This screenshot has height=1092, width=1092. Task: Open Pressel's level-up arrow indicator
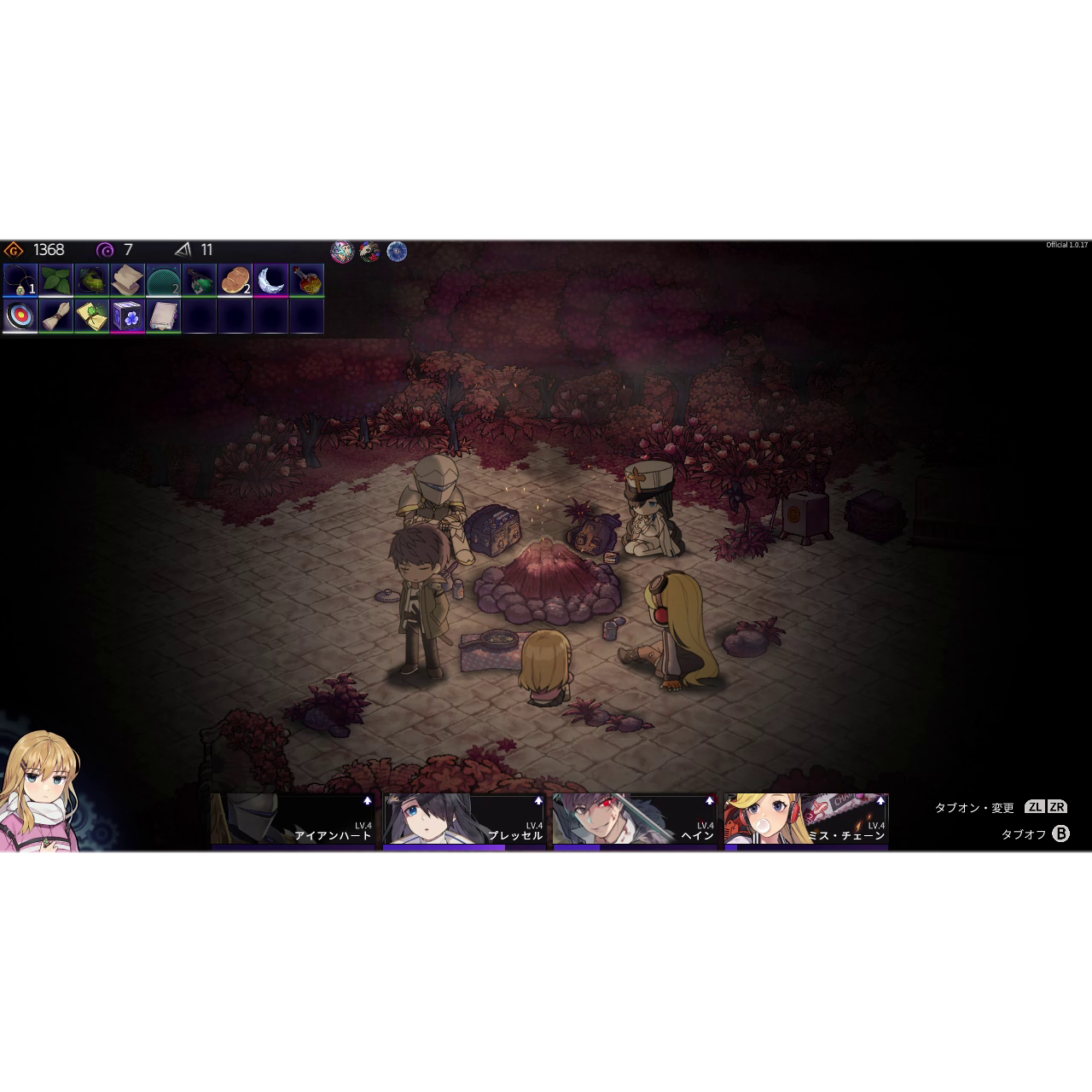coord(537,799)
